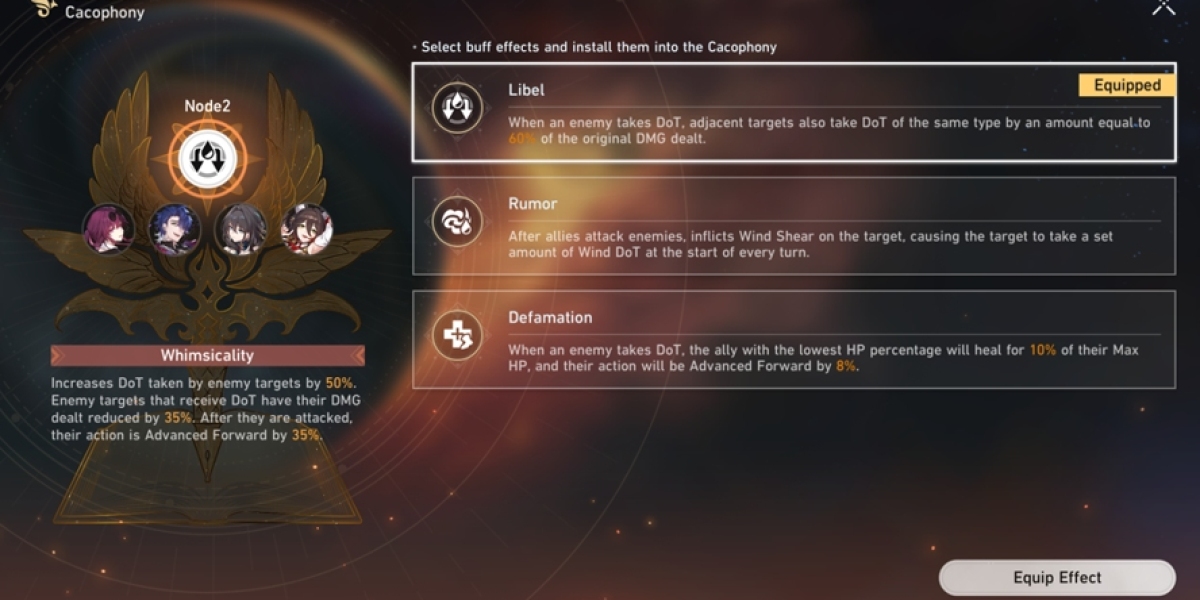Viewport: 1200px width, 600px height.
Task: Choose the Rumor buff effect
Action: point(793,226)
